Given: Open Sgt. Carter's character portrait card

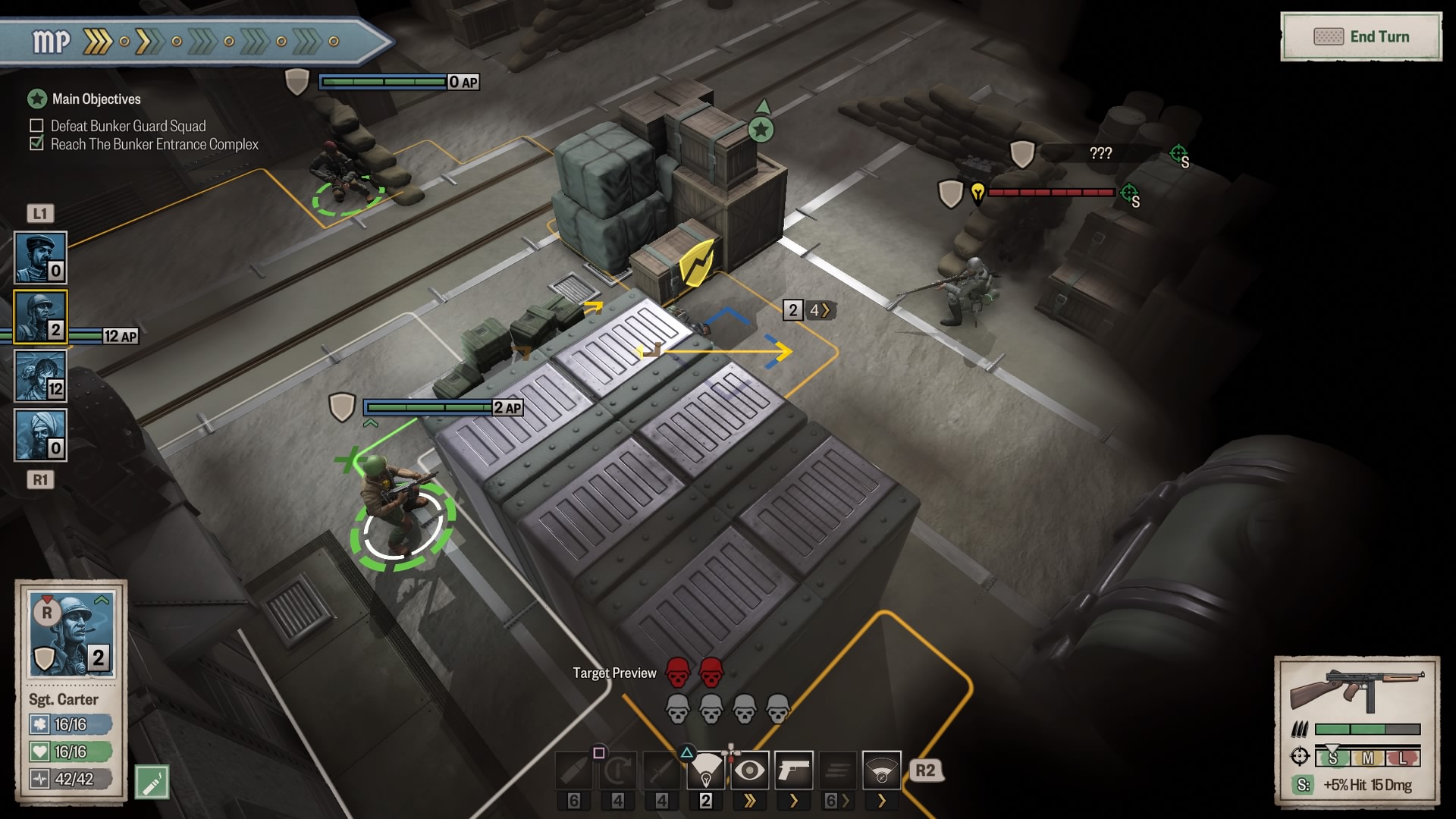Looking at the screenshot, I should point(71,634).
